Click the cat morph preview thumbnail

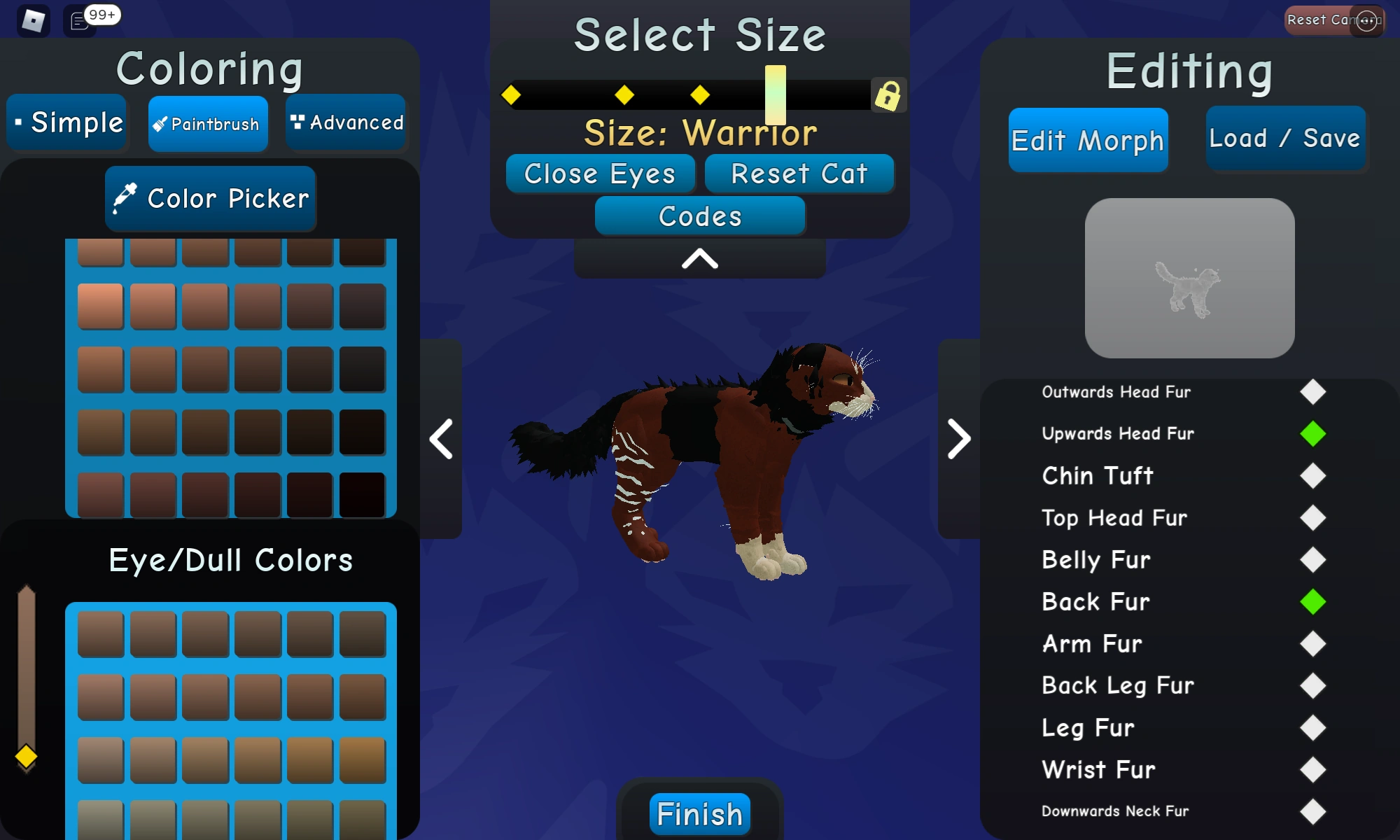(1189, 278)
